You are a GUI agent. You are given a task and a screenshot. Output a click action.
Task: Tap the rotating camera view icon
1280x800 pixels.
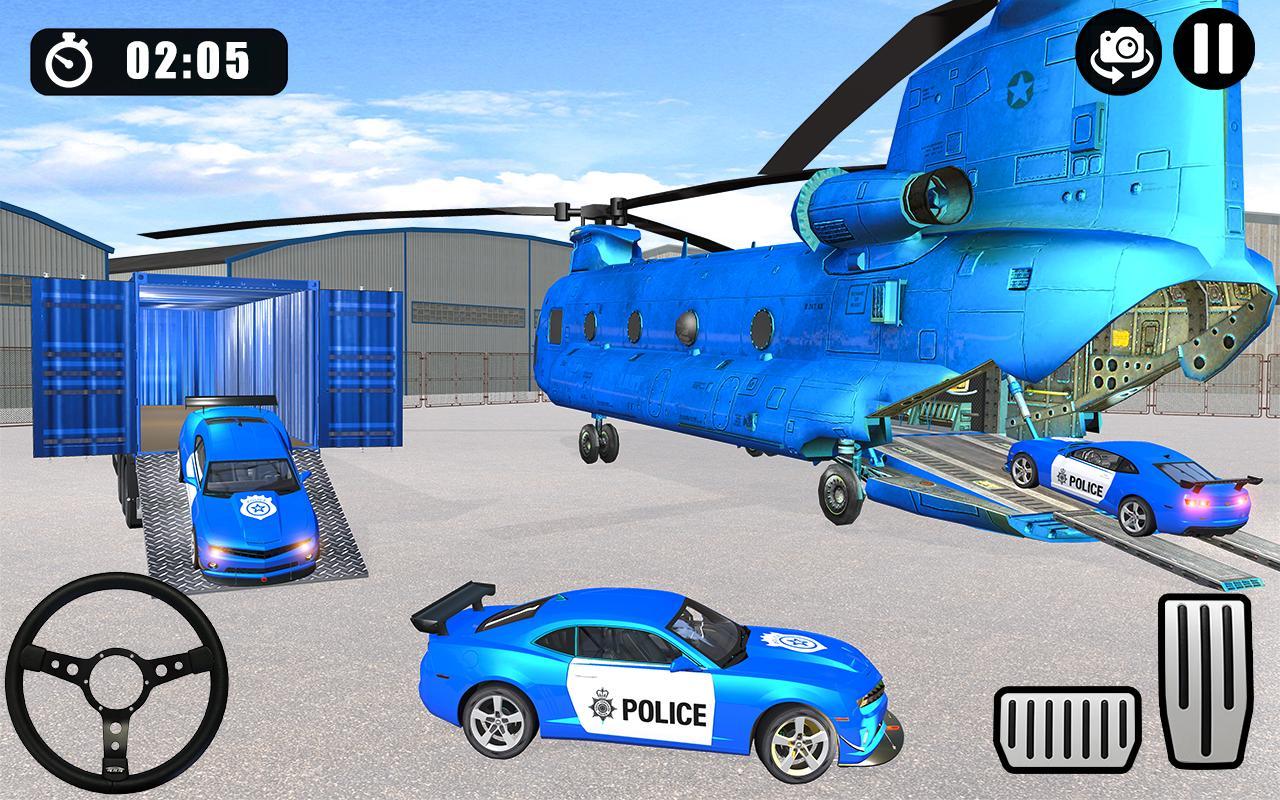tap(1119, 55)
